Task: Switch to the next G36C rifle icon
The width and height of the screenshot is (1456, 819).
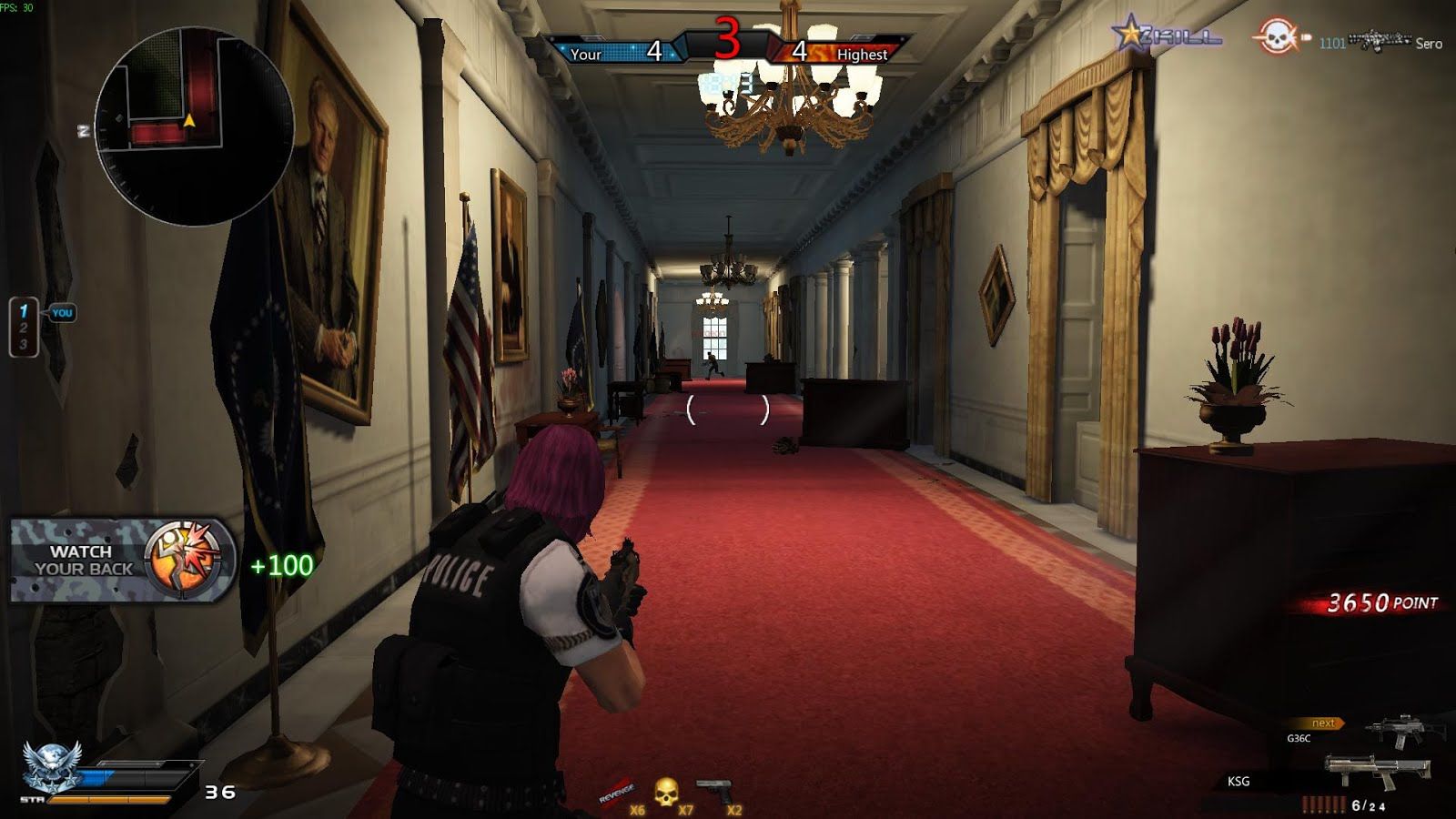Action: coord(1403,731)
